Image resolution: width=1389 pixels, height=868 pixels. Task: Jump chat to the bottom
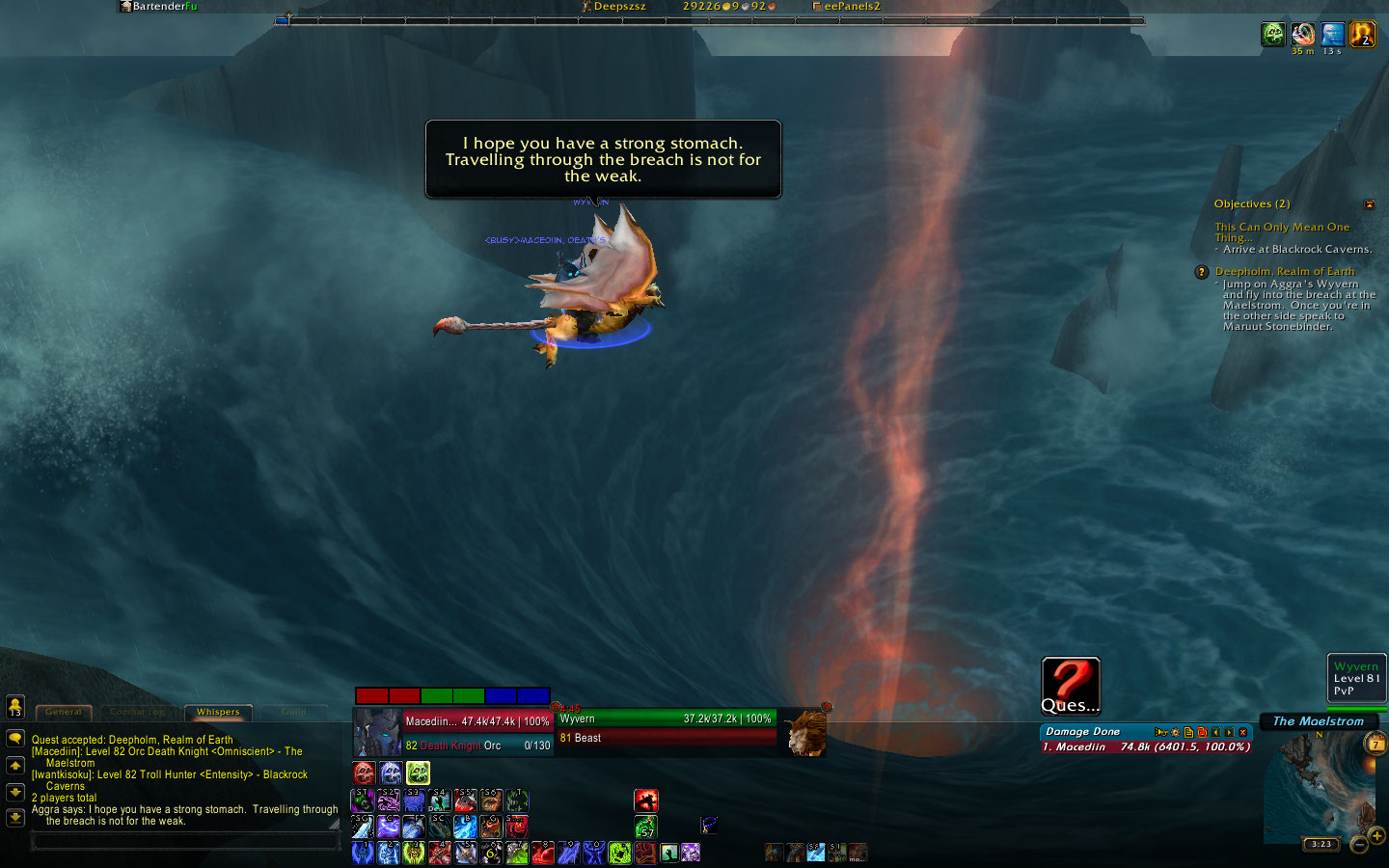(x=15, y=817)
